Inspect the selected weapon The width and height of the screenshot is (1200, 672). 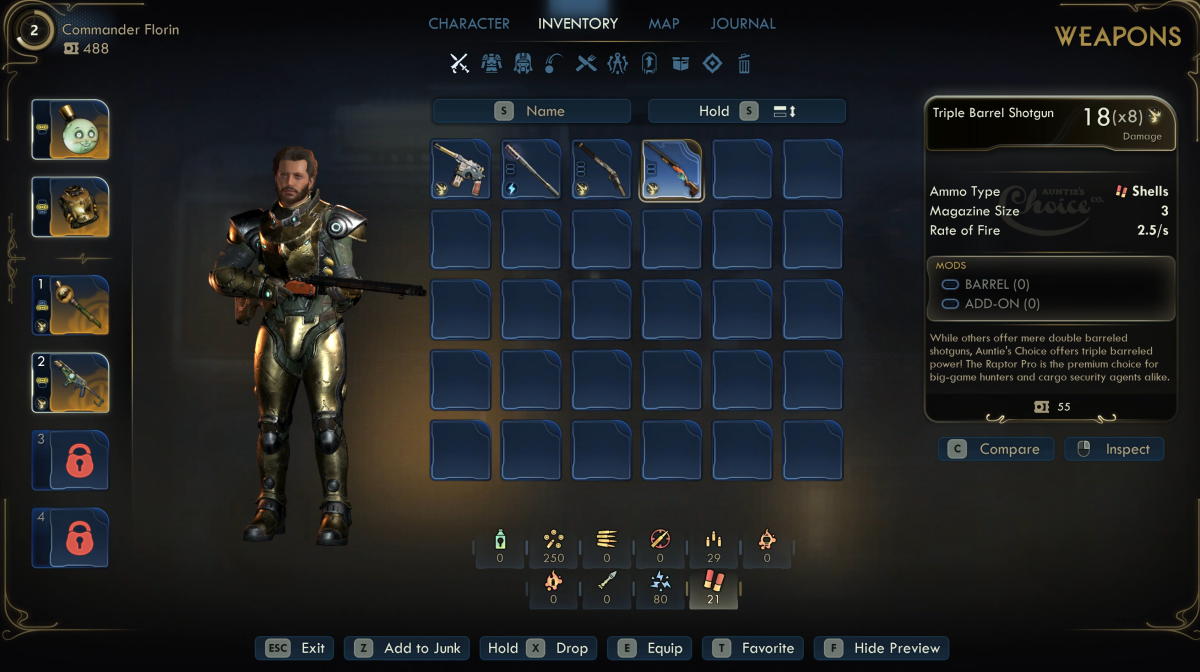pos(1113,449)
